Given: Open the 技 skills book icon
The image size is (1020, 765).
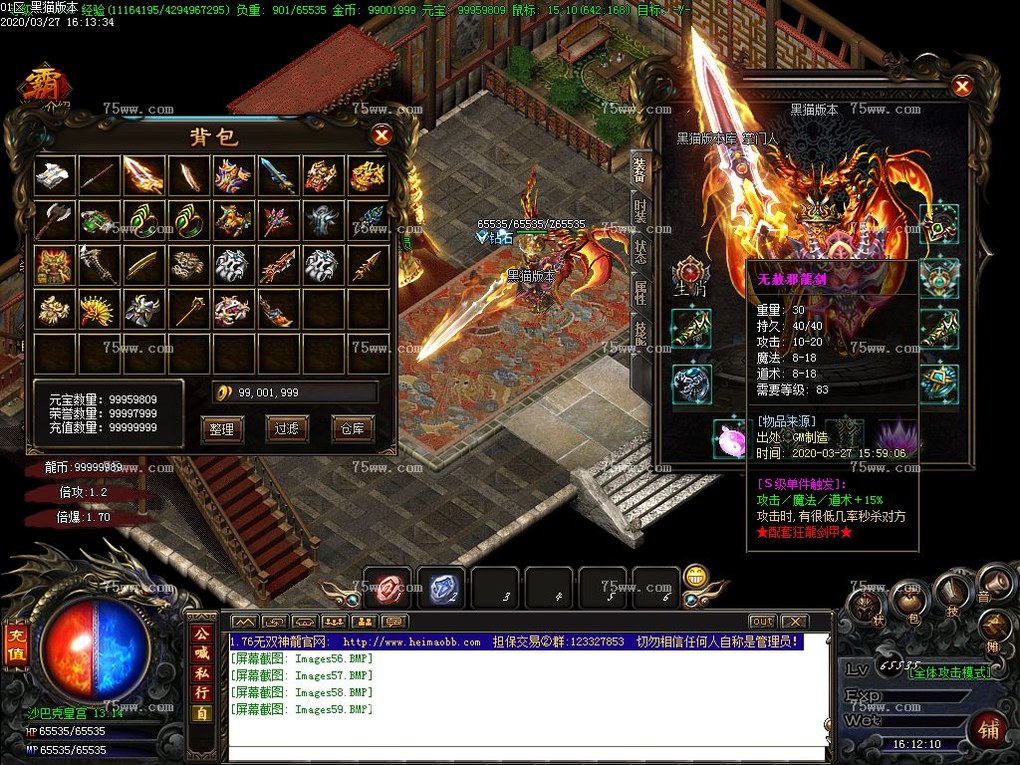Looking at the screenshot, I should [952, 592].
